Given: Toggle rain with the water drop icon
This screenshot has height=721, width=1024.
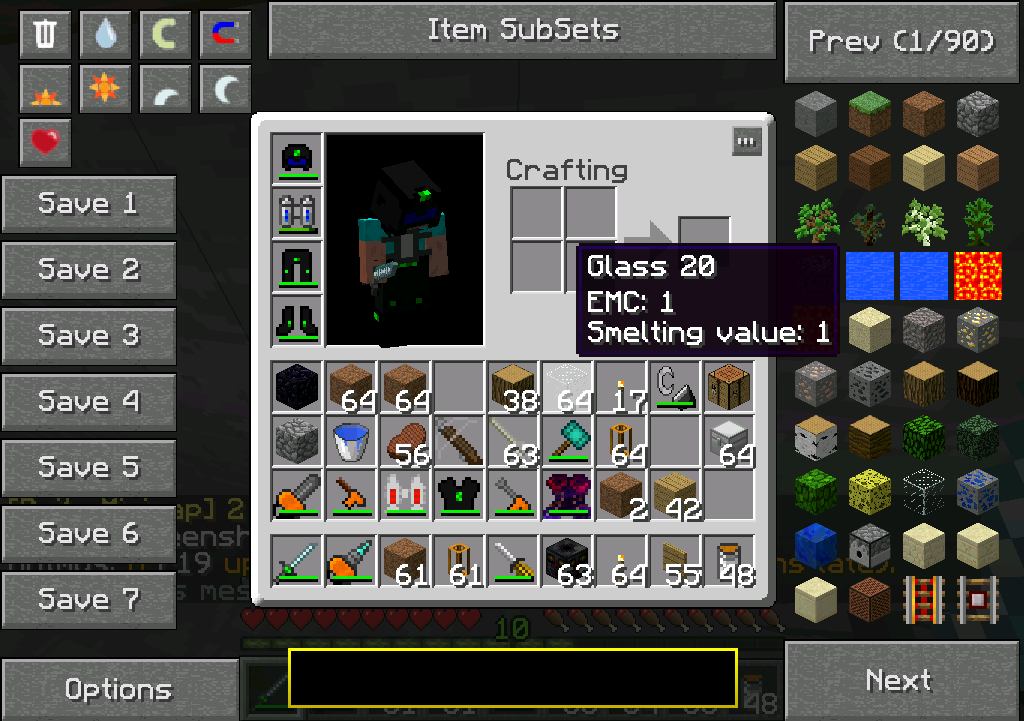Looking at the screenshot, I should point(105,35).
